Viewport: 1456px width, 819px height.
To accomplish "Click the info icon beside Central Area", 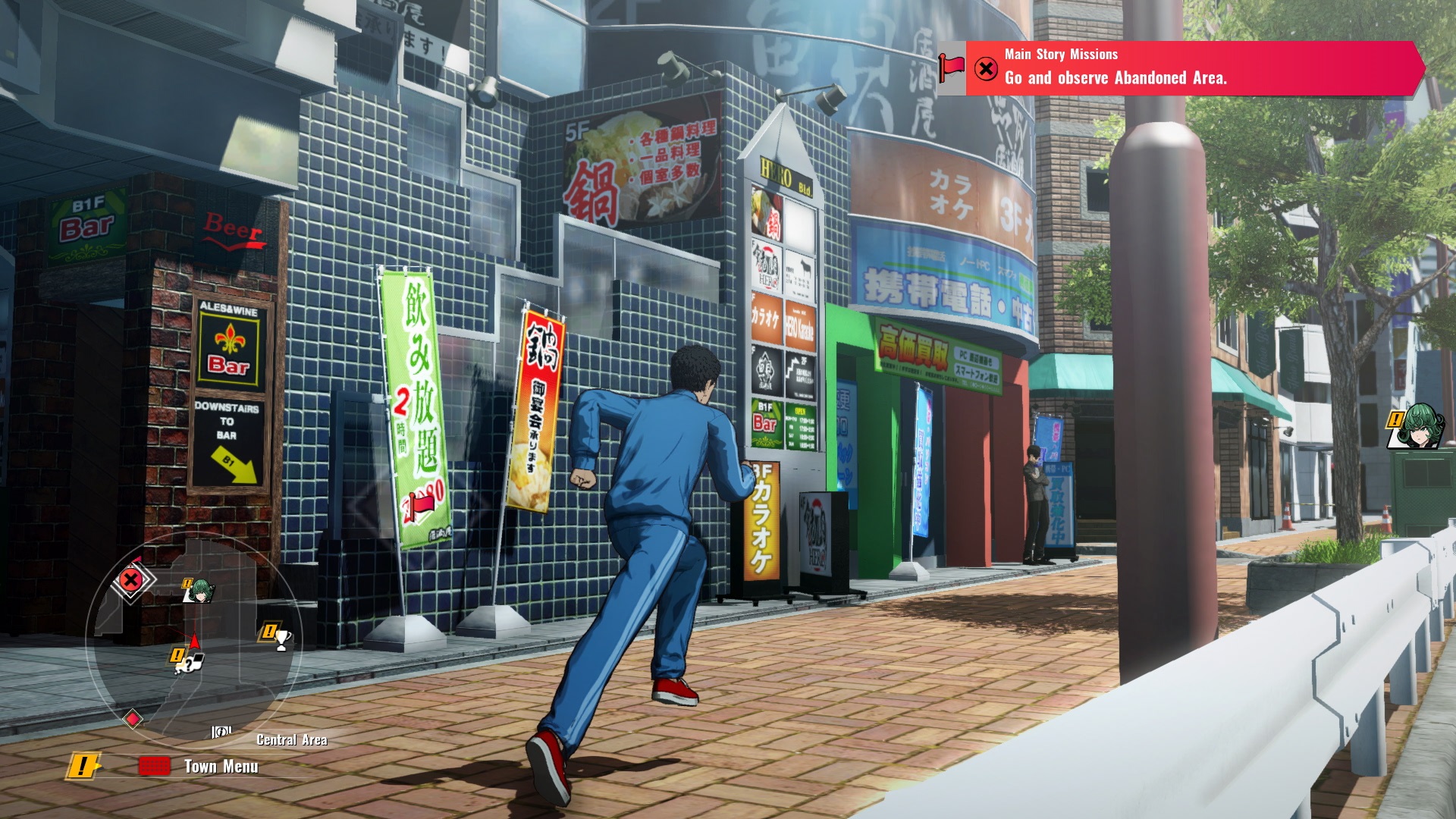I will [221, 732].
